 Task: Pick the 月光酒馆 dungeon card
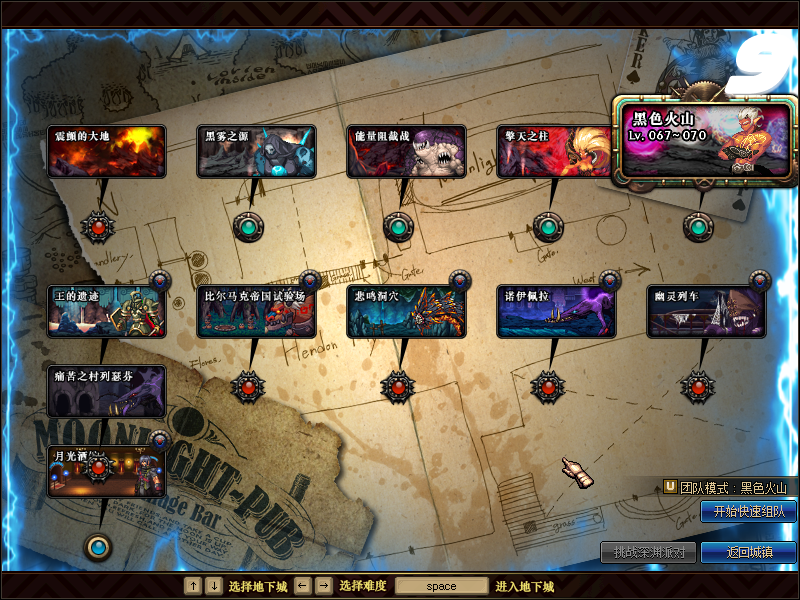coord(107,472)
